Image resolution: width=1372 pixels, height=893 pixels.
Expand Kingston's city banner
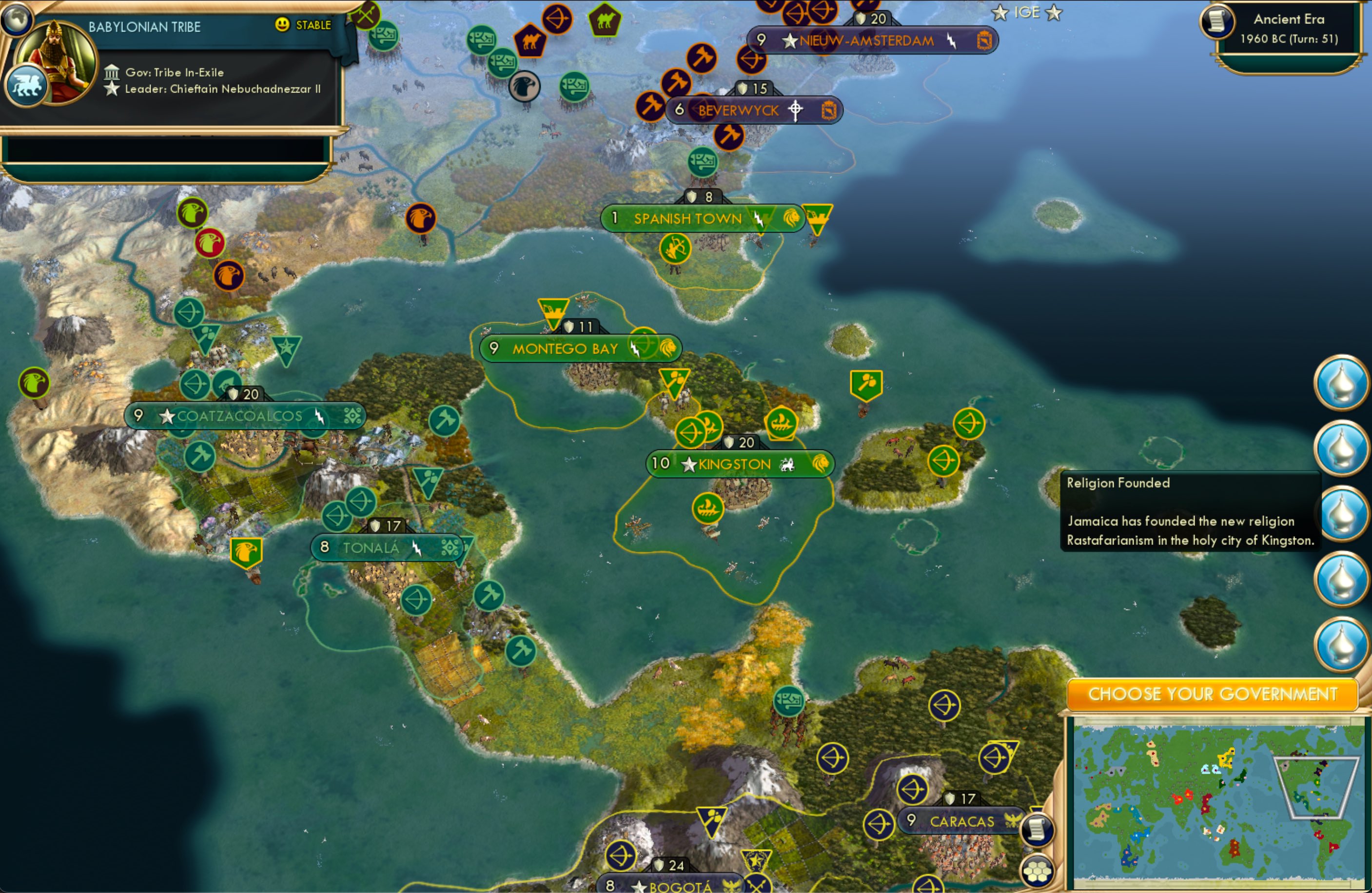[x=734, y=464]
